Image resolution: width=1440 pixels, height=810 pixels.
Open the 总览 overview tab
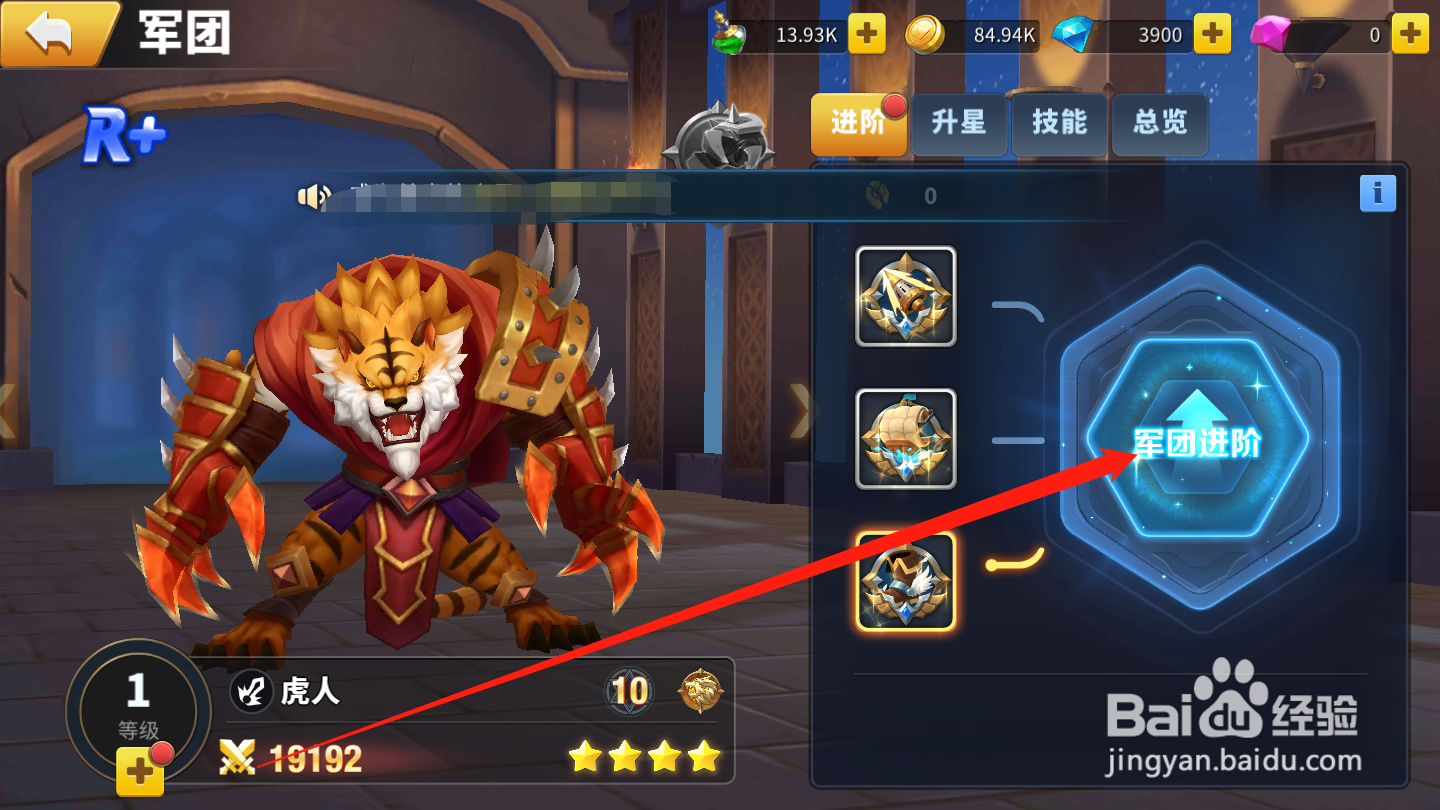pyautogui.click(x=1159, y=125)
